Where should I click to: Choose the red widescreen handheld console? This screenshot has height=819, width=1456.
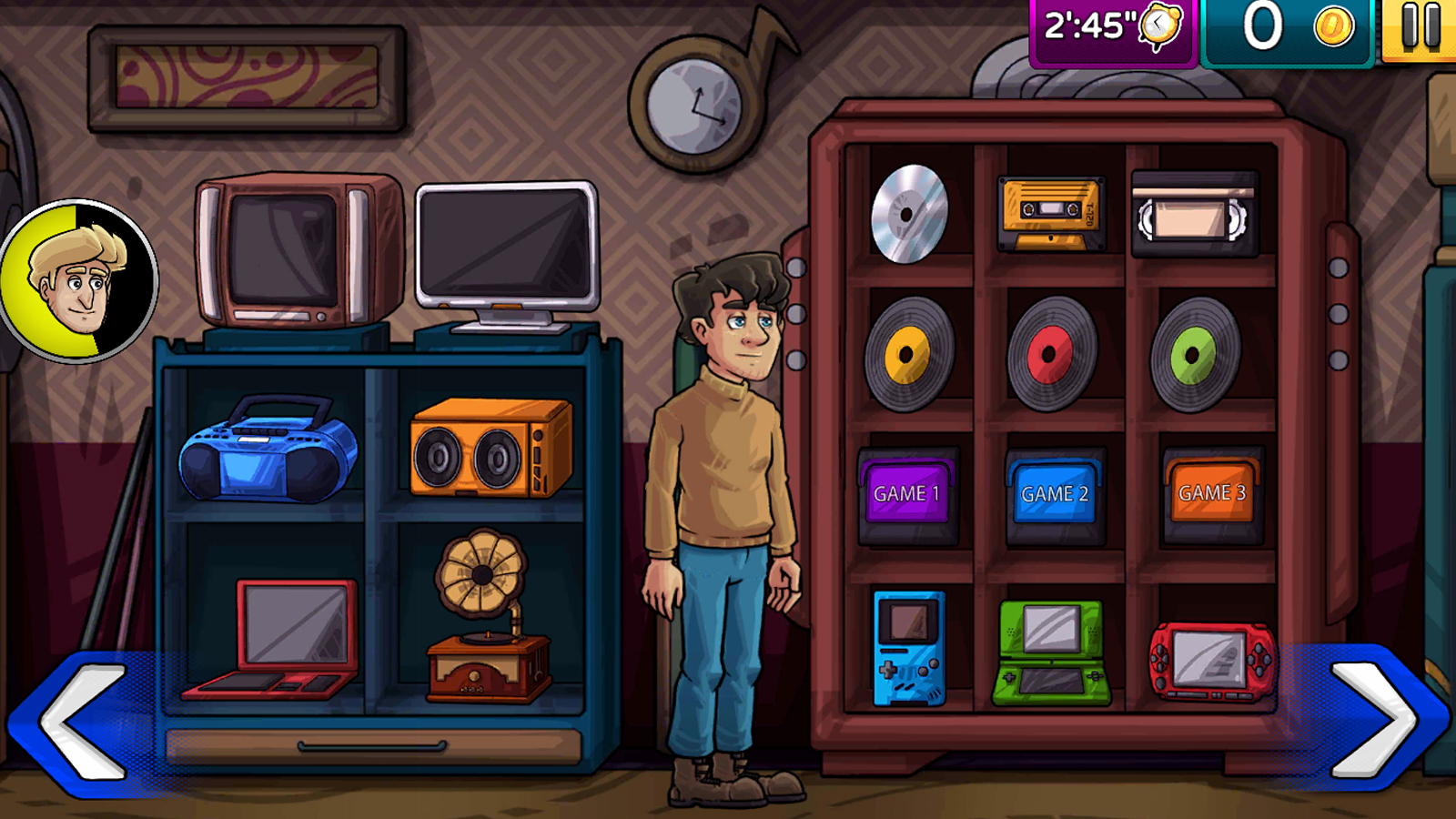pyautogui.click(x=1211, y=660)
